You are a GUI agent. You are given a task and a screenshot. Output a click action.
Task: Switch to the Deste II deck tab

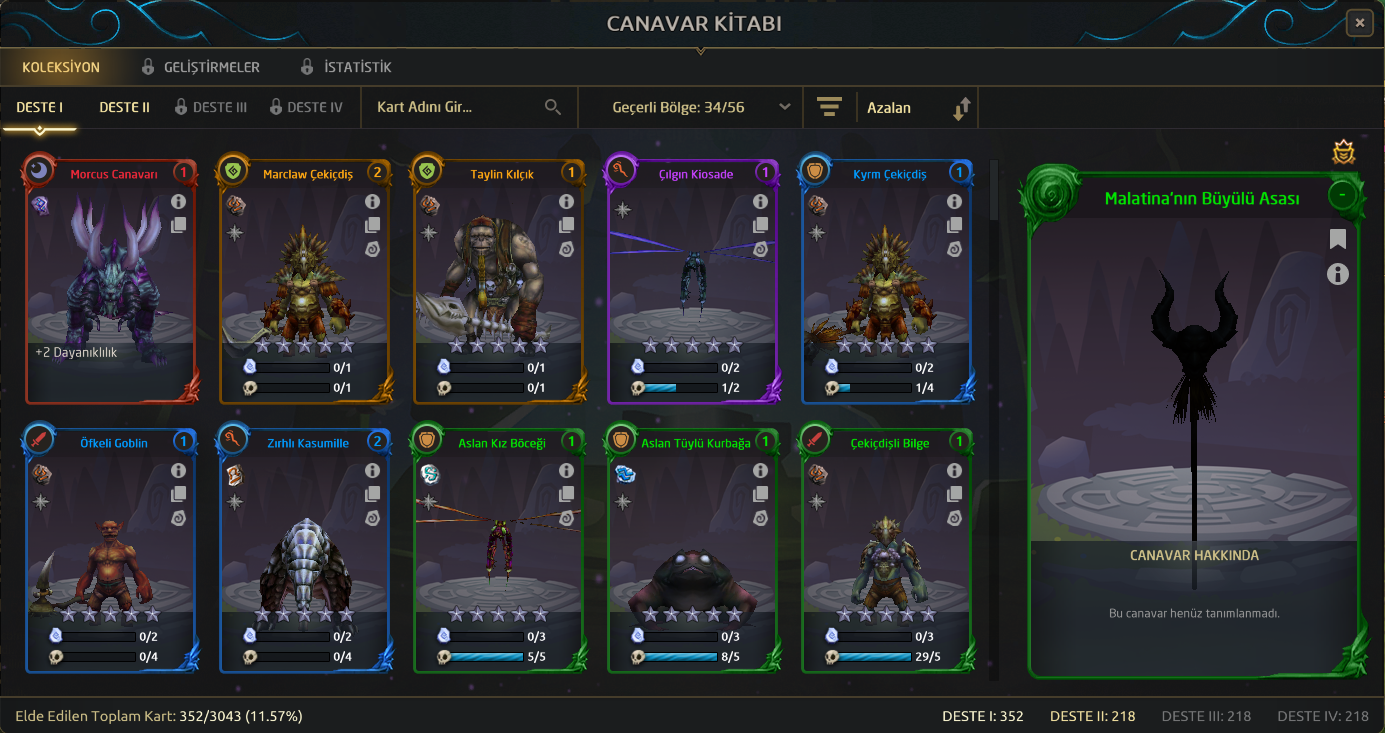pyautogui.click(x=124, y=107)
